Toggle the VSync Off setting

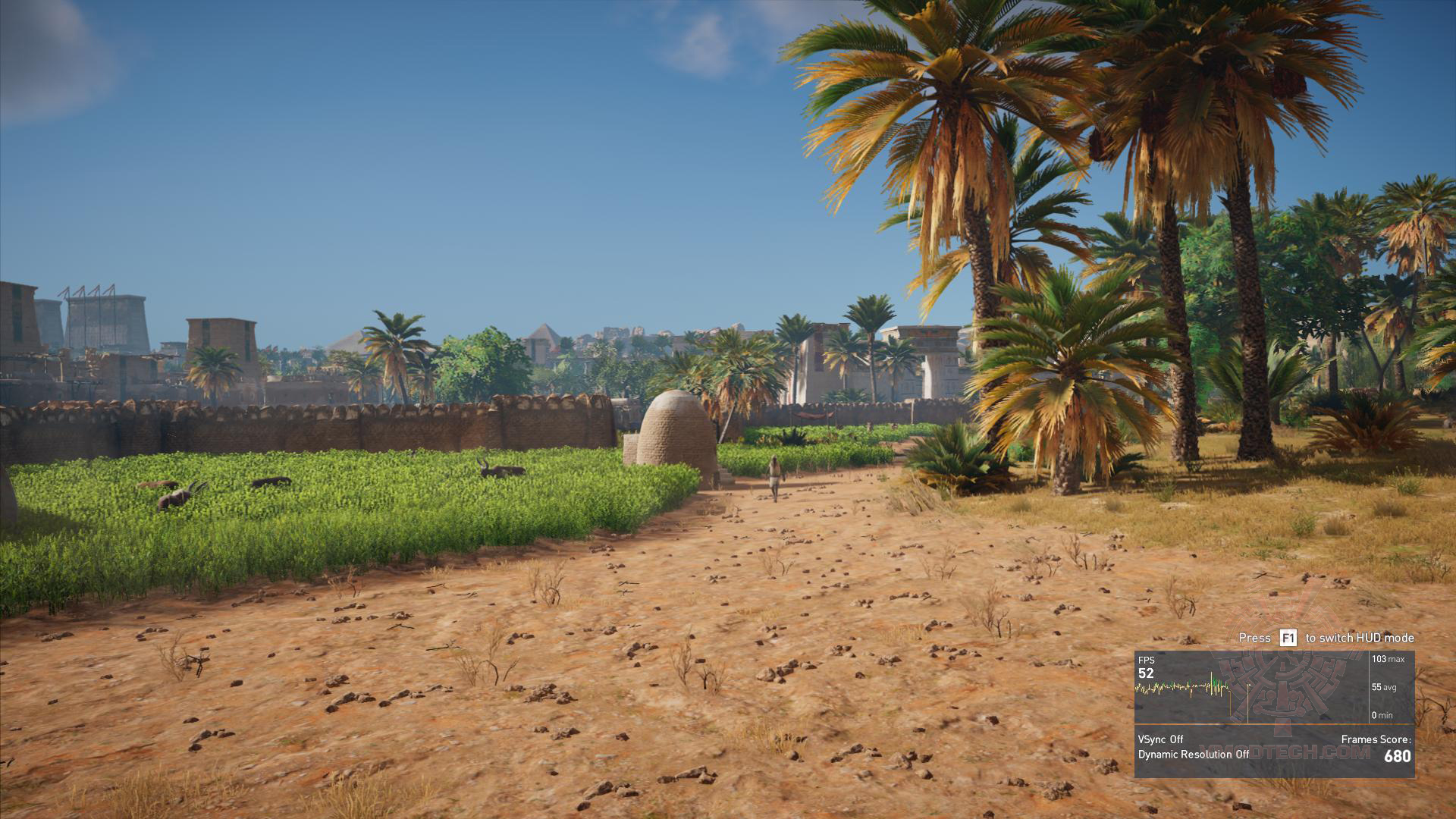(1160, 739)
